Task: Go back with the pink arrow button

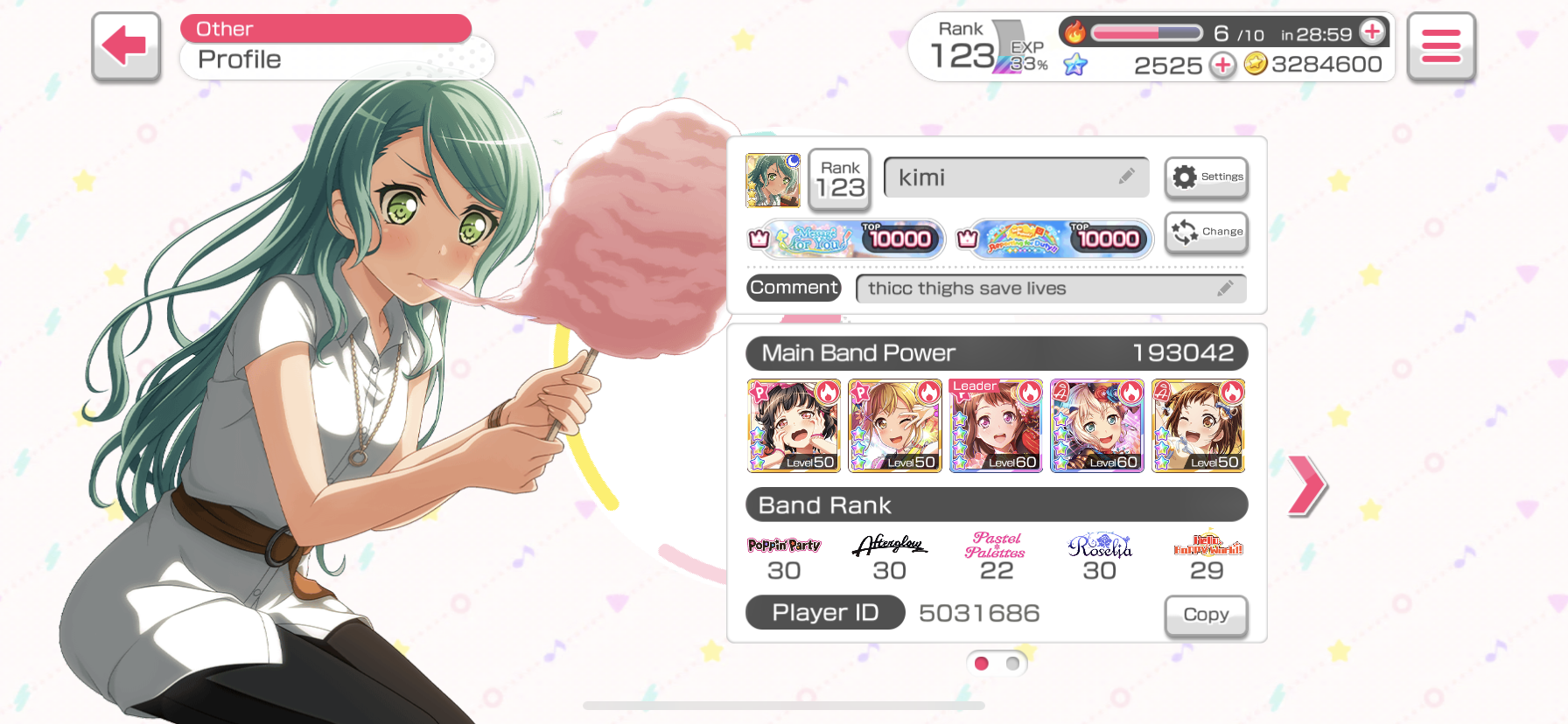Action: [x=126, y=45]
